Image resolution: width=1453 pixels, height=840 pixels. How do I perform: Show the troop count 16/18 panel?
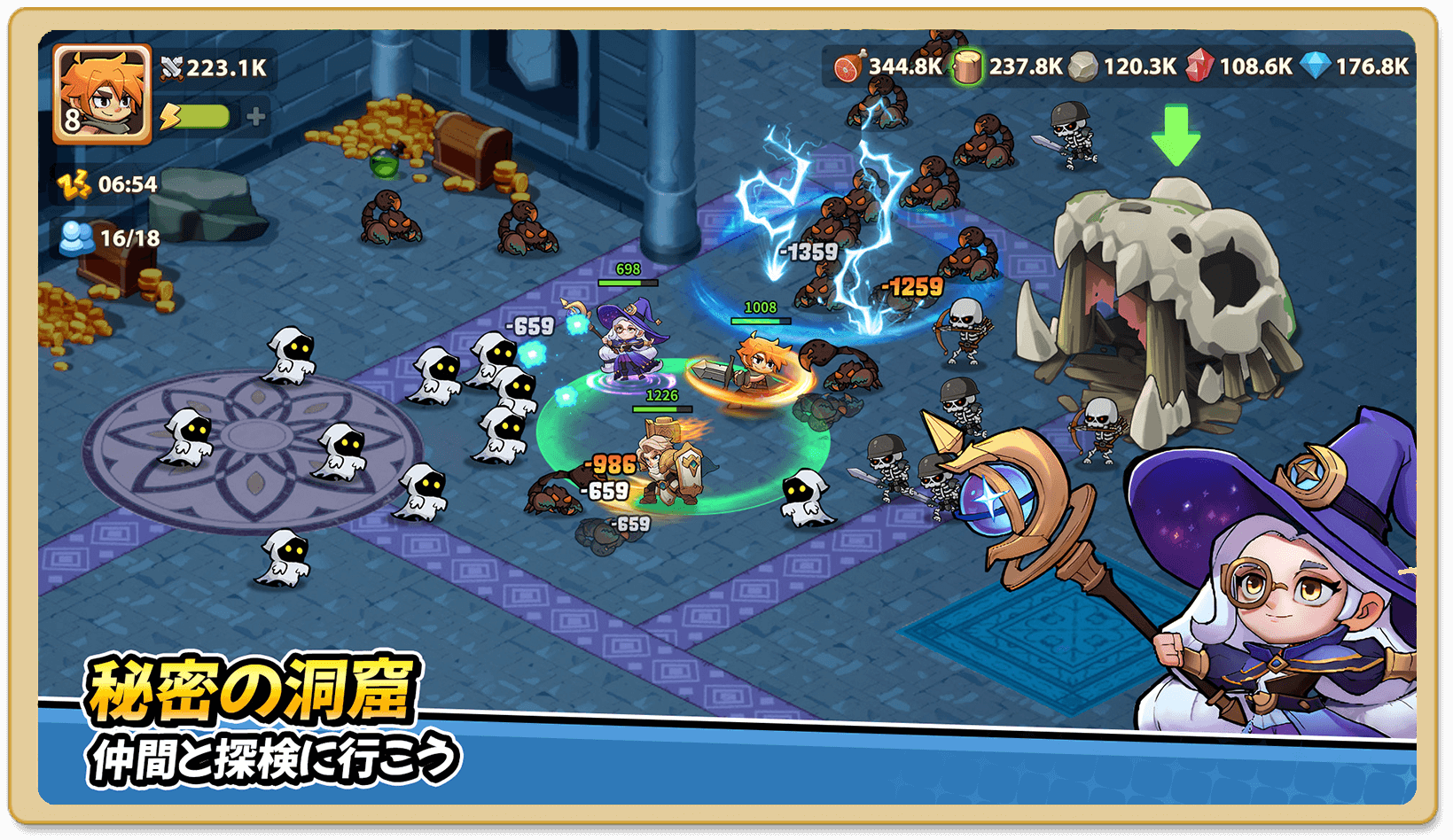(111, 238)
